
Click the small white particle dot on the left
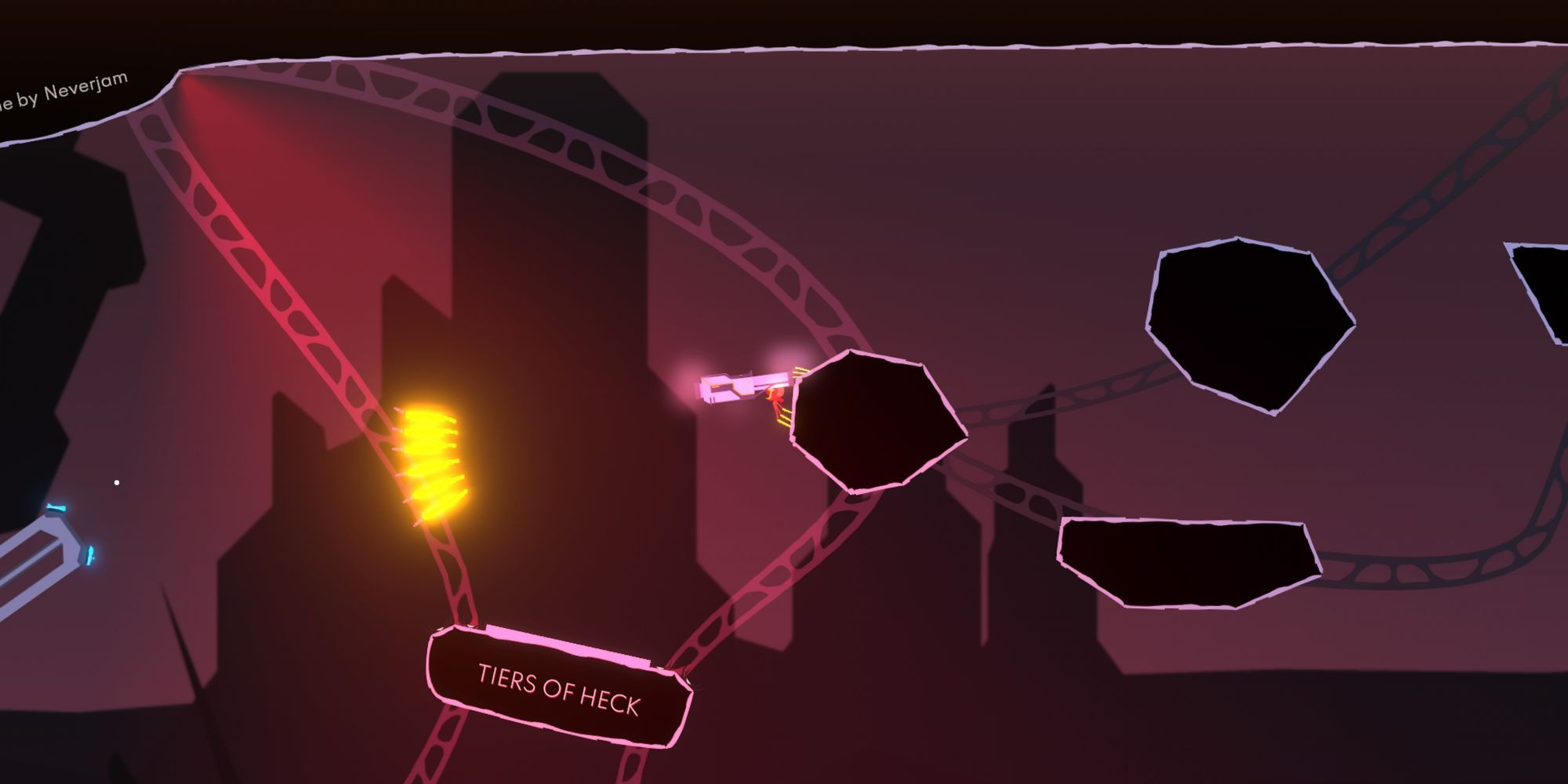click(x=118, y=482)
